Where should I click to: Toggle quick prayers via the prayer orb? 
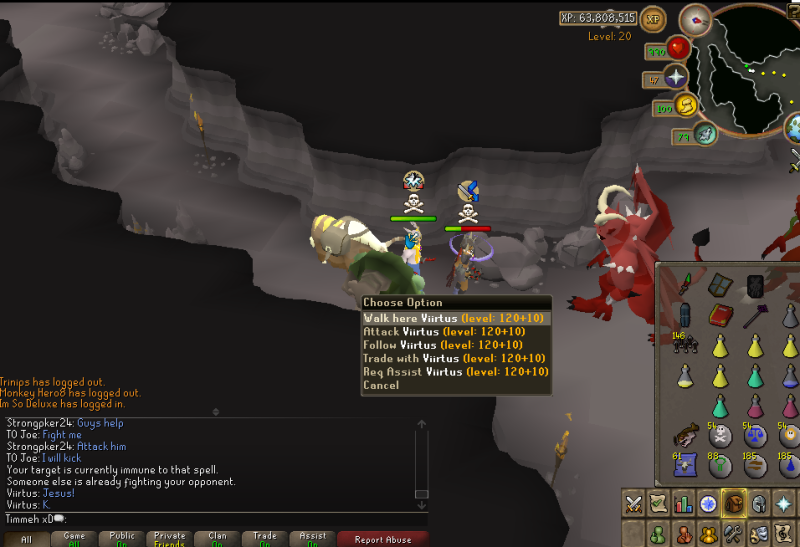click(x=677, y=76)
